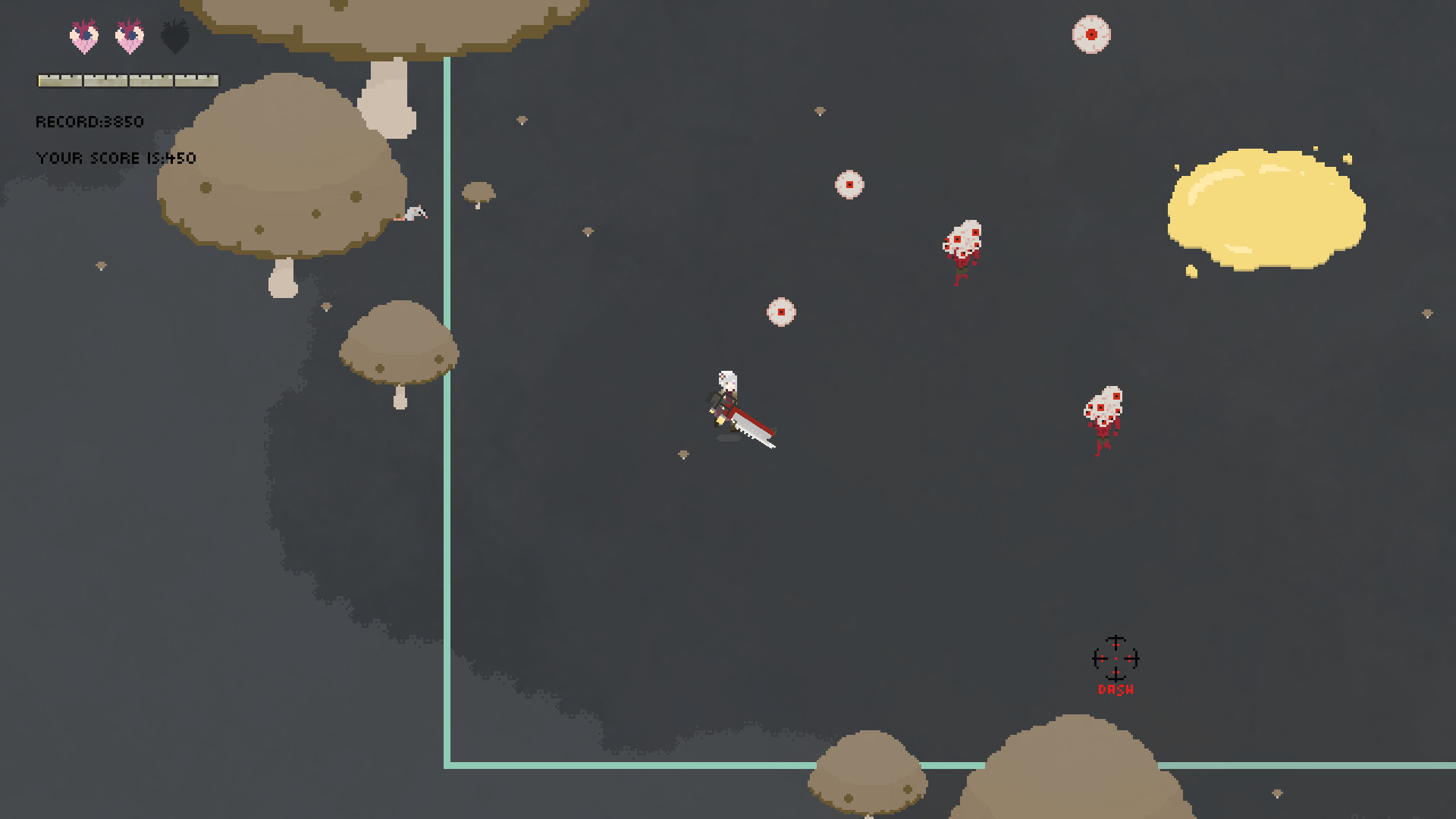Click the red DASH text label
The height and width of the screenshot is (819, 1456).
(1116, 689)
